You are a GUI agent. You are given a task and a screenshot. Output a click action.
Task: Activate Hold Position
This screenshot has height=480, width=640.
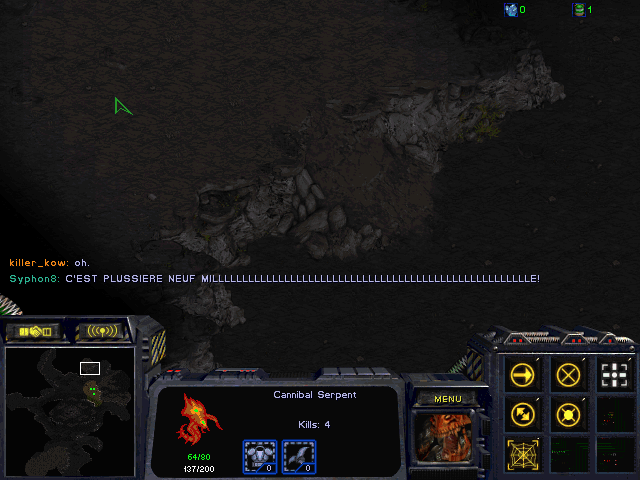pyautogui.click(x=569, y=414)
